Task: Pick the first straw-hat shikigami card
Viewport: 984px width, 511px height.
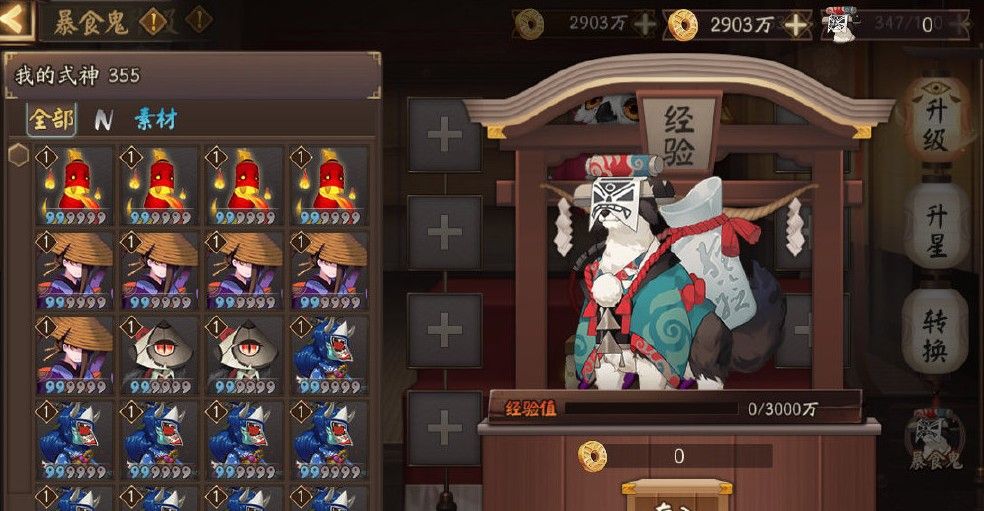Action: click(75, 270)
